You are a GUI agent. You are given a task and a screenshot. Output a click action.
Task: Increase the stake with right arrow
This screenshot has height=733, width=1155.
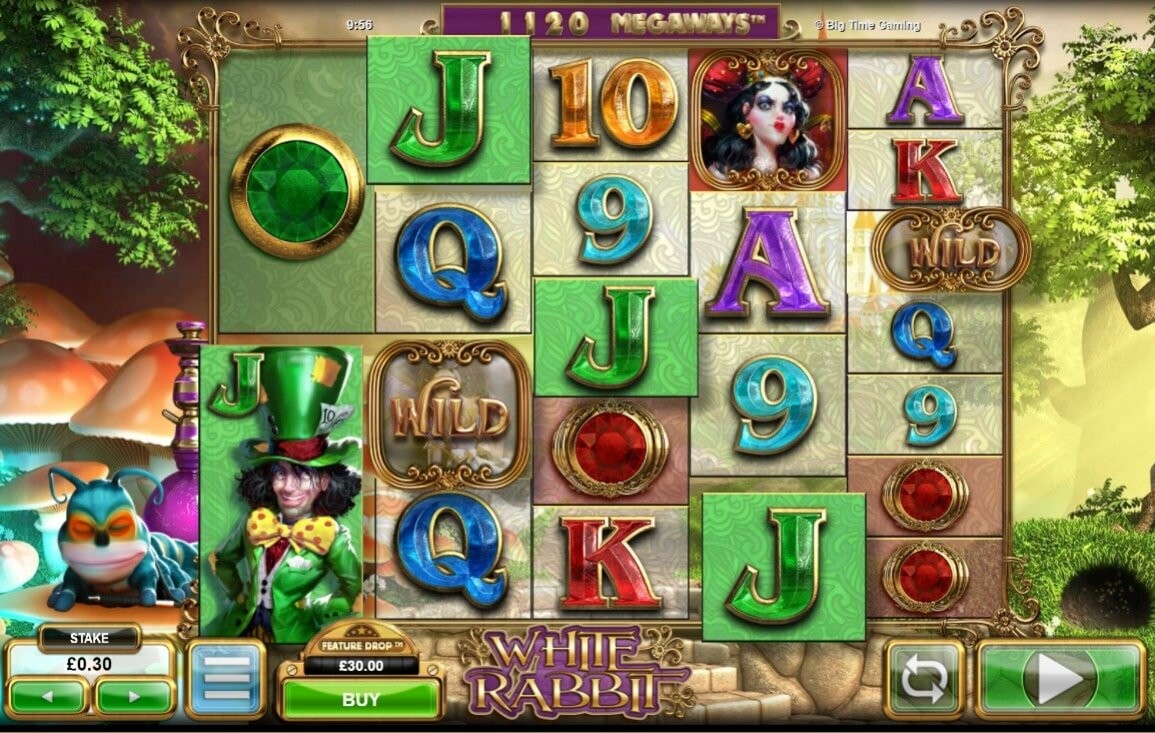tap(135, 696)
